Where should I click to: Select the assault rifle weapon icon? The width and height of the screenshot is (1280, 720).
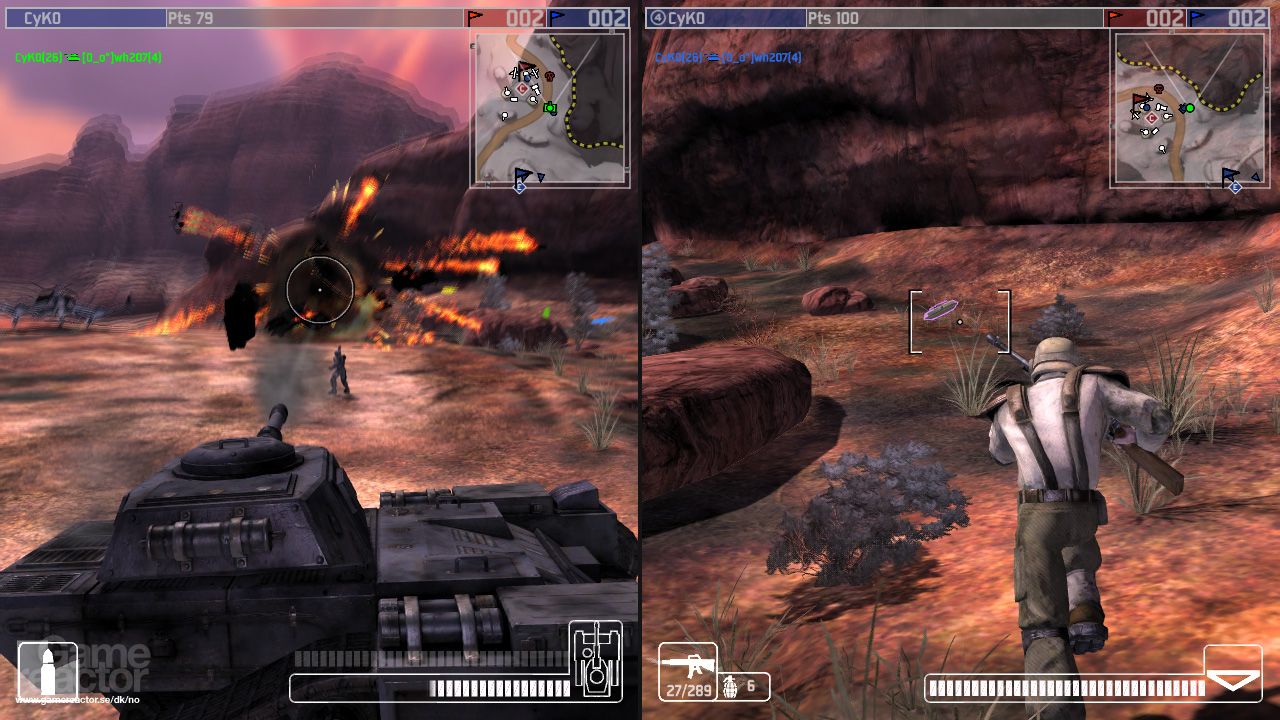[690, 664]
